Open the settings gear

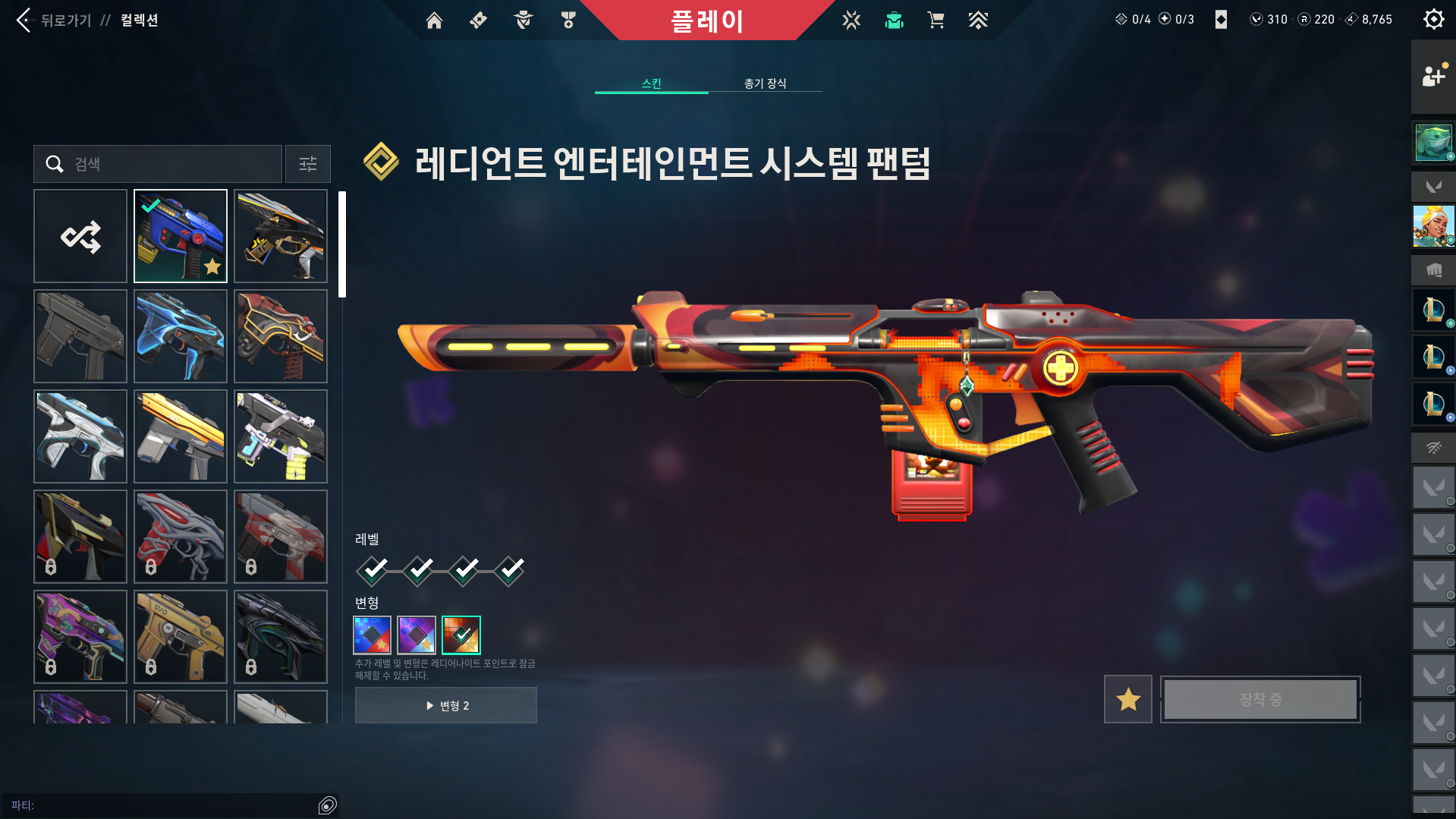tap(1433, 19)
